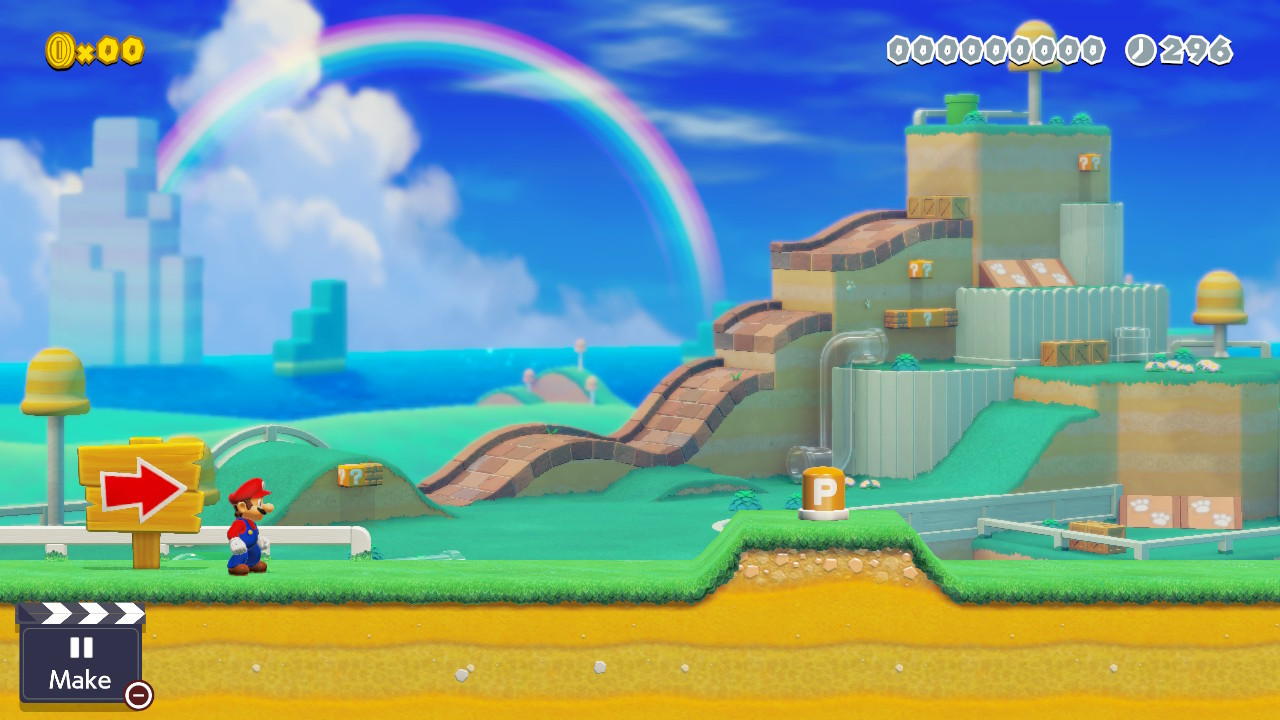Click the coin counter icon
Image resolution: width=1280 pixels, height=720 pixels.
pos(62,48)
